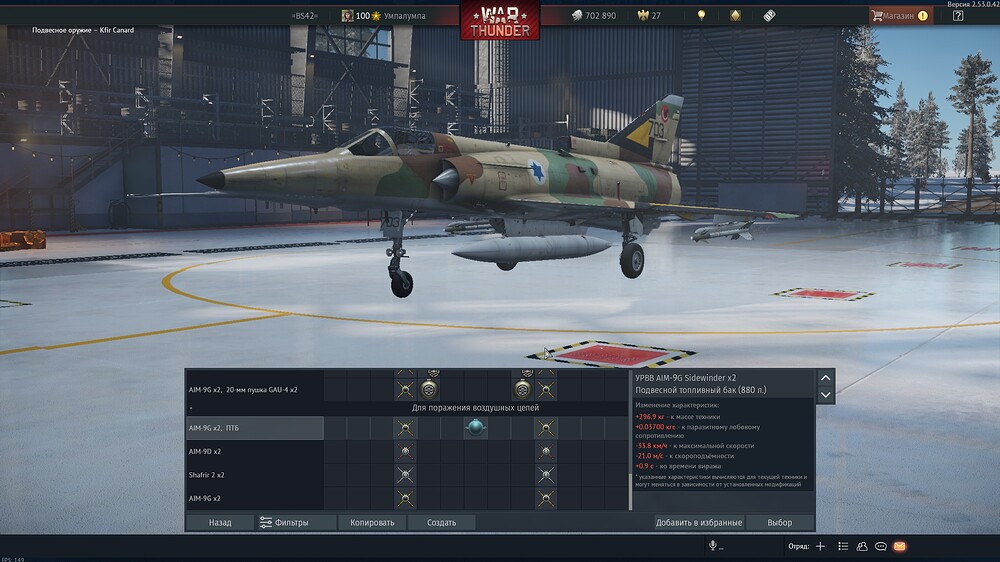Click the Назад (Back) button
The height and width of the screenshot is (562, 1000).
coord(220,522)
